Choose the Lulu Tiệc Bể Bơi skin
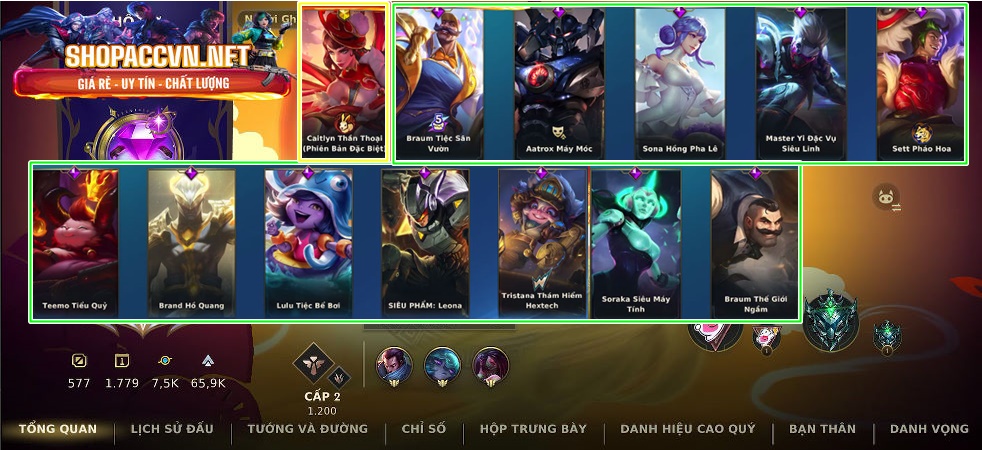This screenshot has height=450, width=982. [308, 242]
